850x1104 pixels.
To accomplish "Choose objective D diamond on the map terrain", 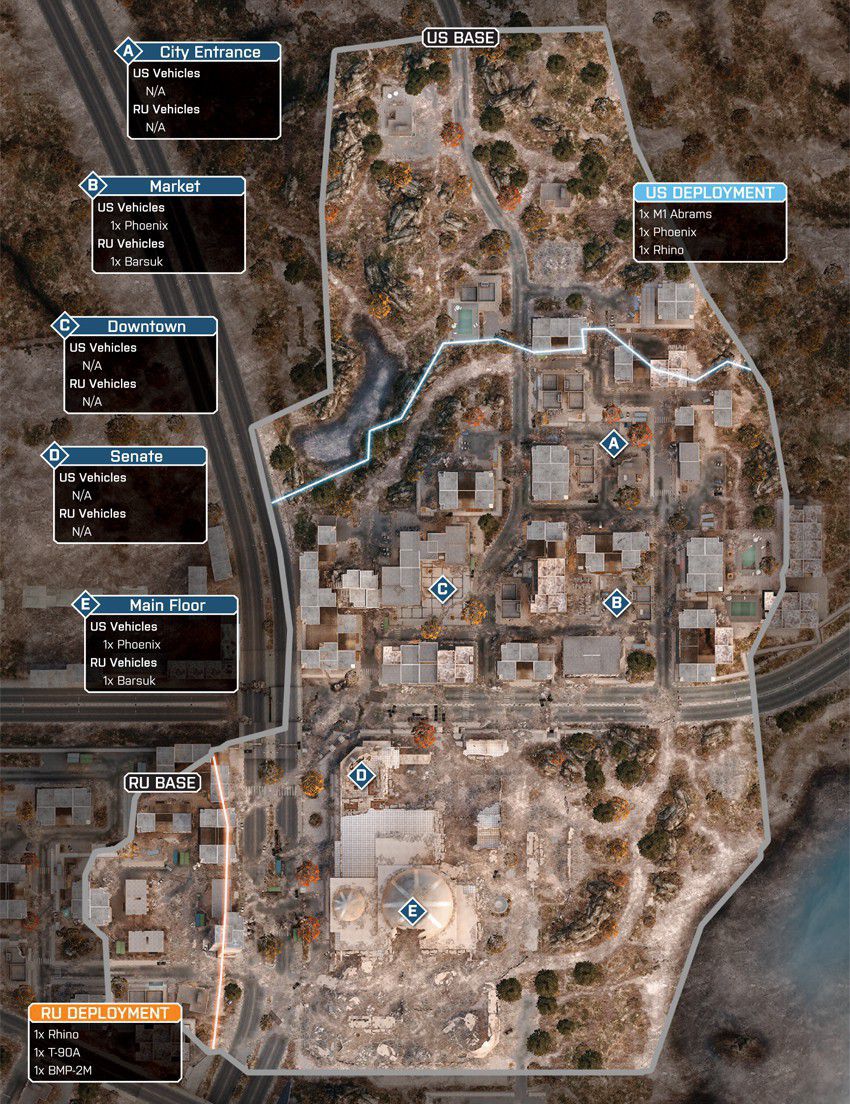I will 361,774.
